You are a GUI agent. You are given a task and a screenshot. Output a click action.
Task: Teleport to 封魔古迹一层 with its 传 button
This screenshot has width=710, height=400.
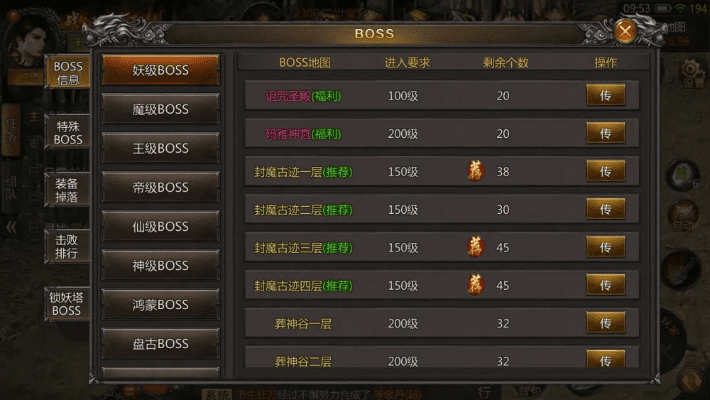(605, 171)
